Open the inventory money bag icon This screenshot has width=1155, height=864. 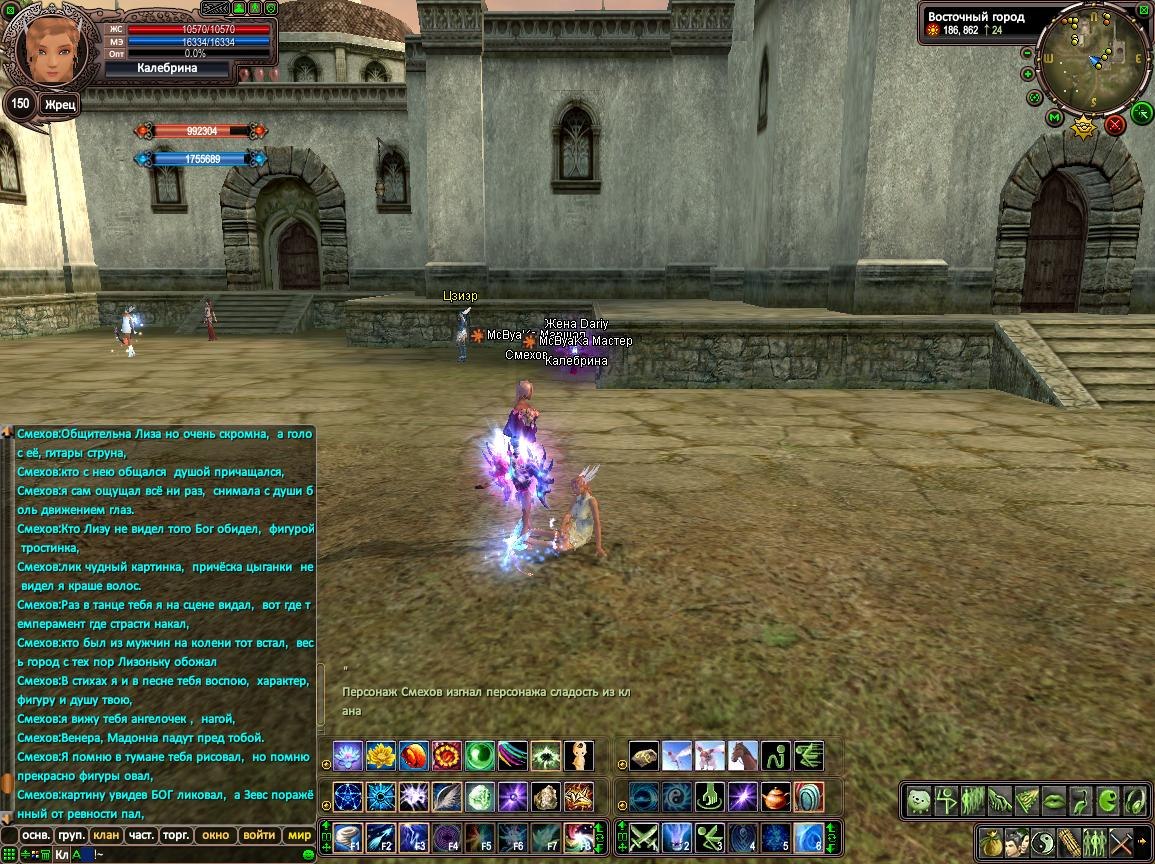point(990,841)
